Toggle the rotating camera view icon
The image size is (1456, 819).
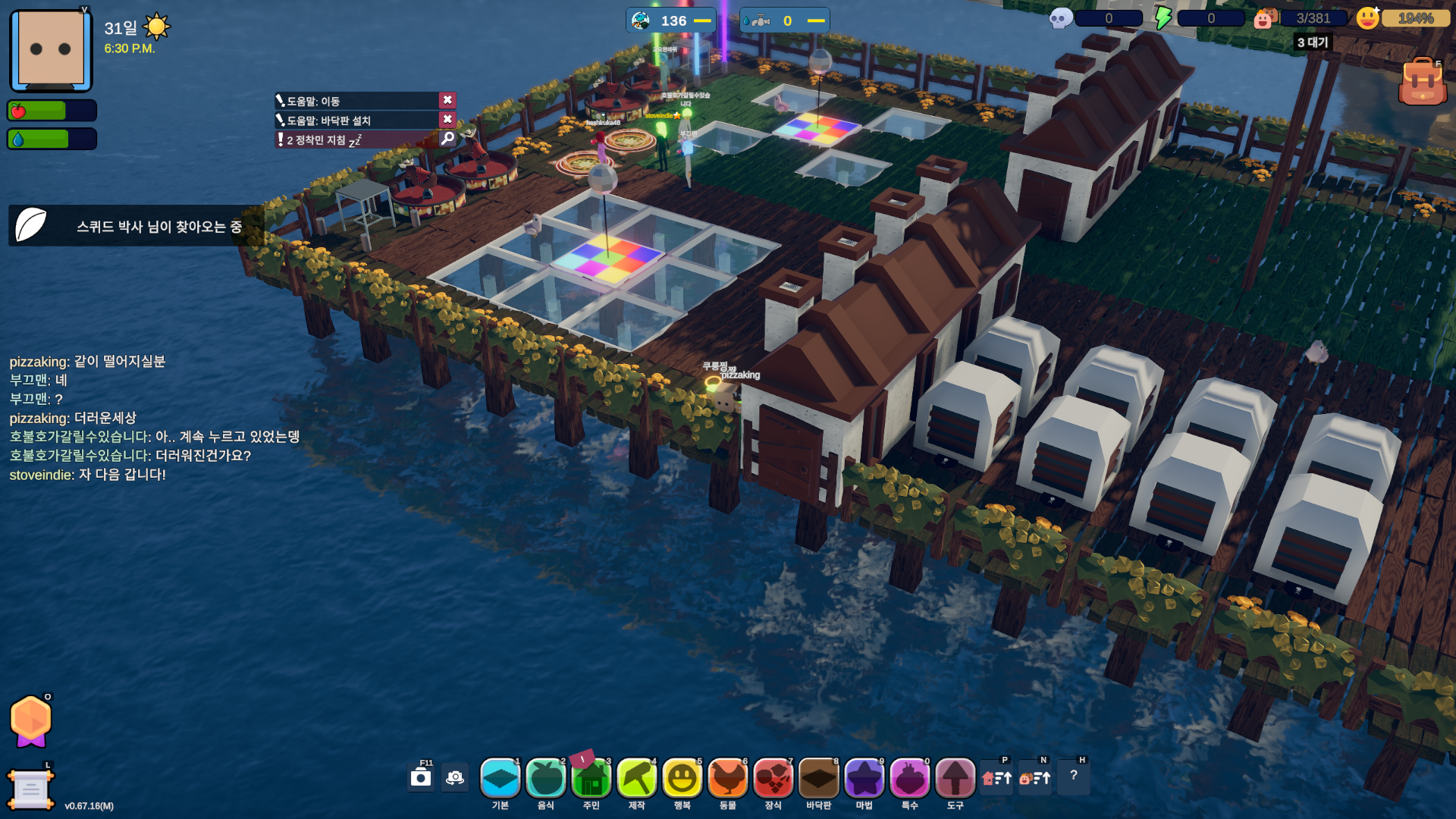click(x=455, y=777)
